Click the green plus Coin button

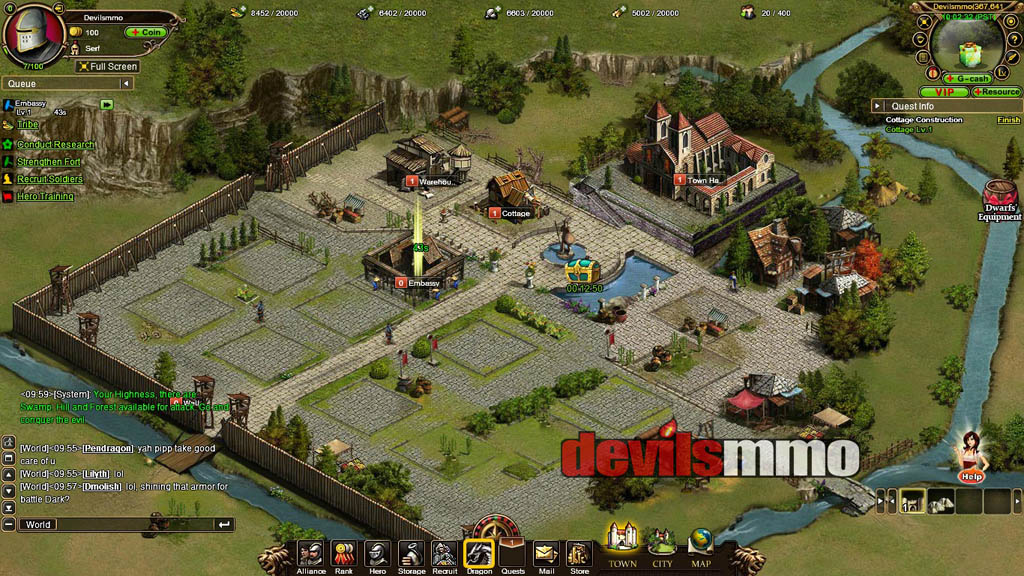click(145, 32)
